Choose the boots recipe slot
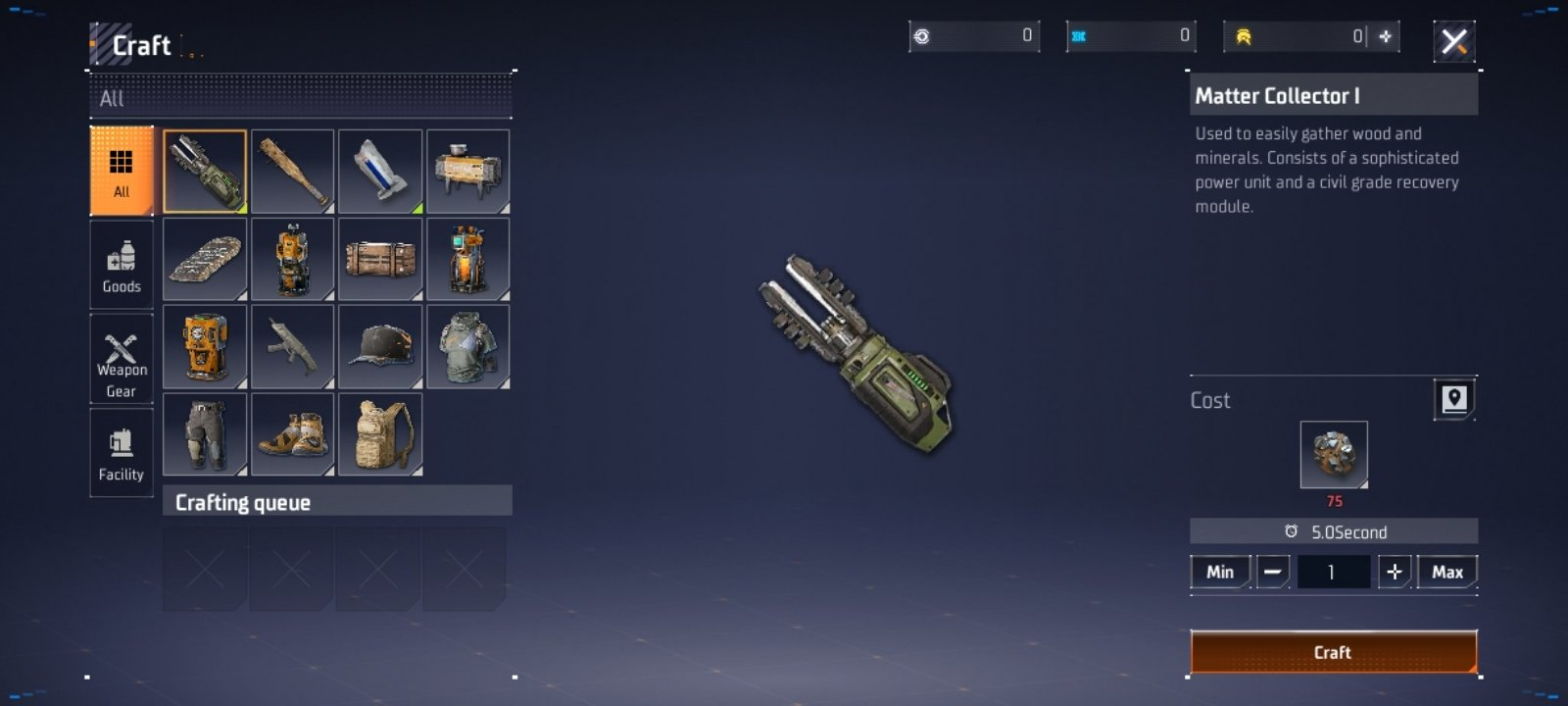The height and width of the screenshot is (706, 1568). (292, 433)
